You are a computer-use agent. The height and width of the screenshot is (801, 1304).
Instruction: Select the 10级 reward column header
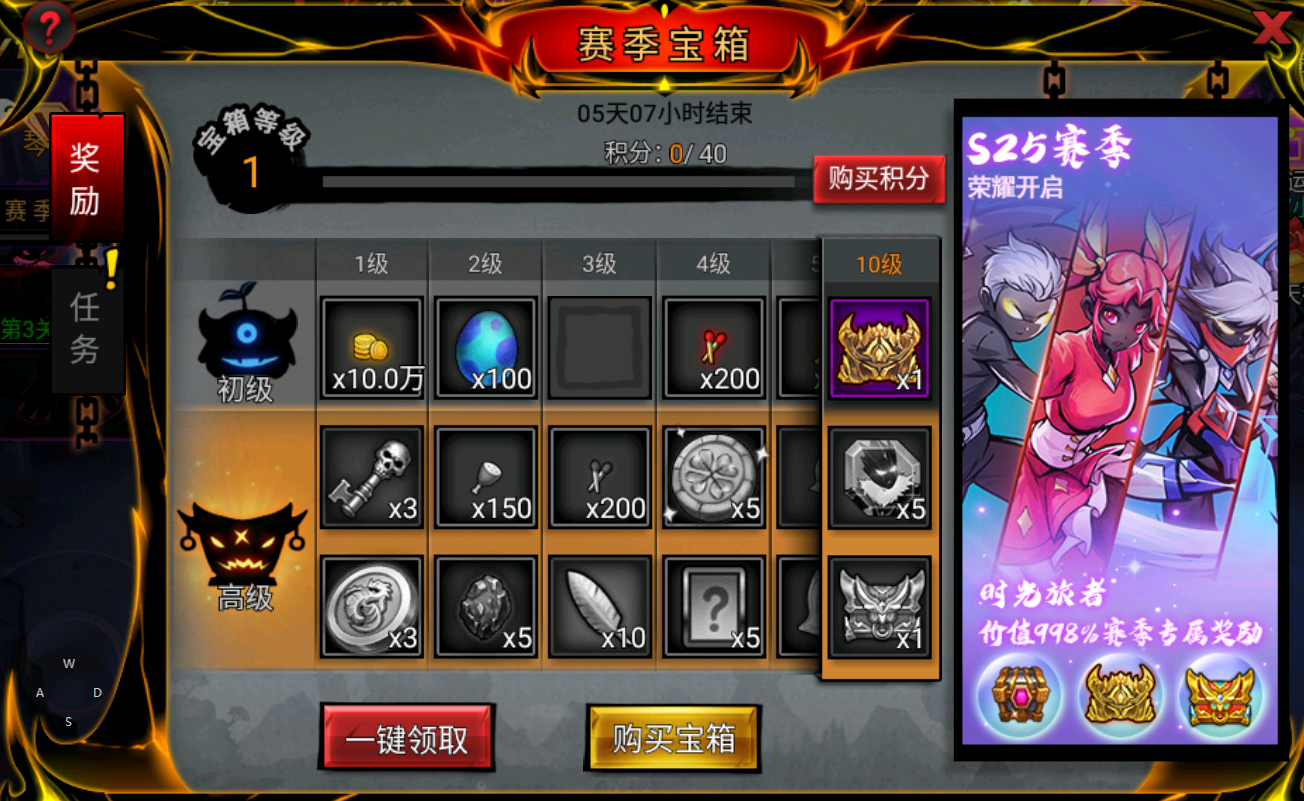[x=879, y=261]
